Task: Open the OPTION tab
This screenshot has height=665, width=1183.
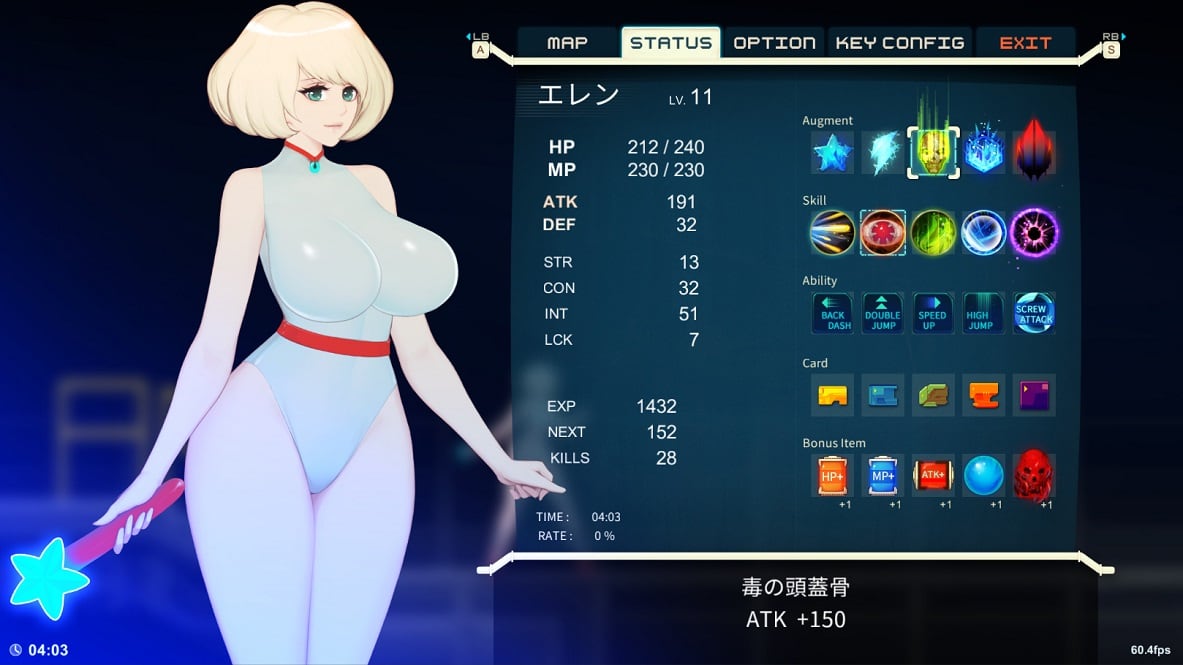Action: pos(774,43)
